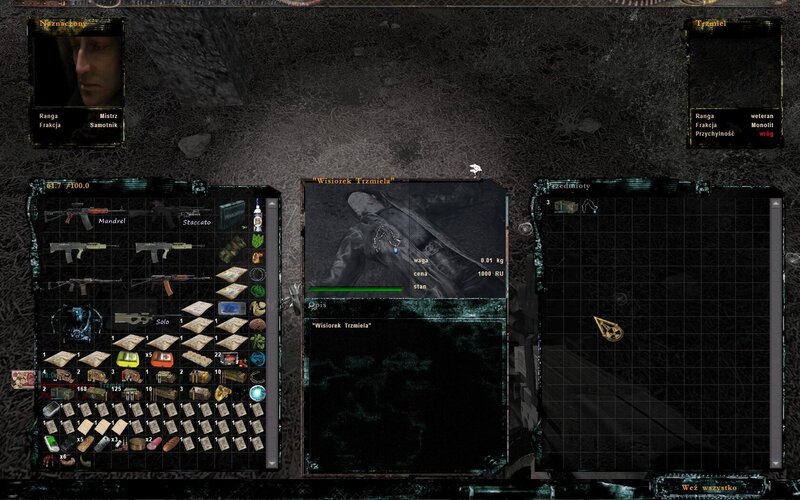800x500 pixels.
Task: Select the vodka bottle item
Action: tap(257, 213)
